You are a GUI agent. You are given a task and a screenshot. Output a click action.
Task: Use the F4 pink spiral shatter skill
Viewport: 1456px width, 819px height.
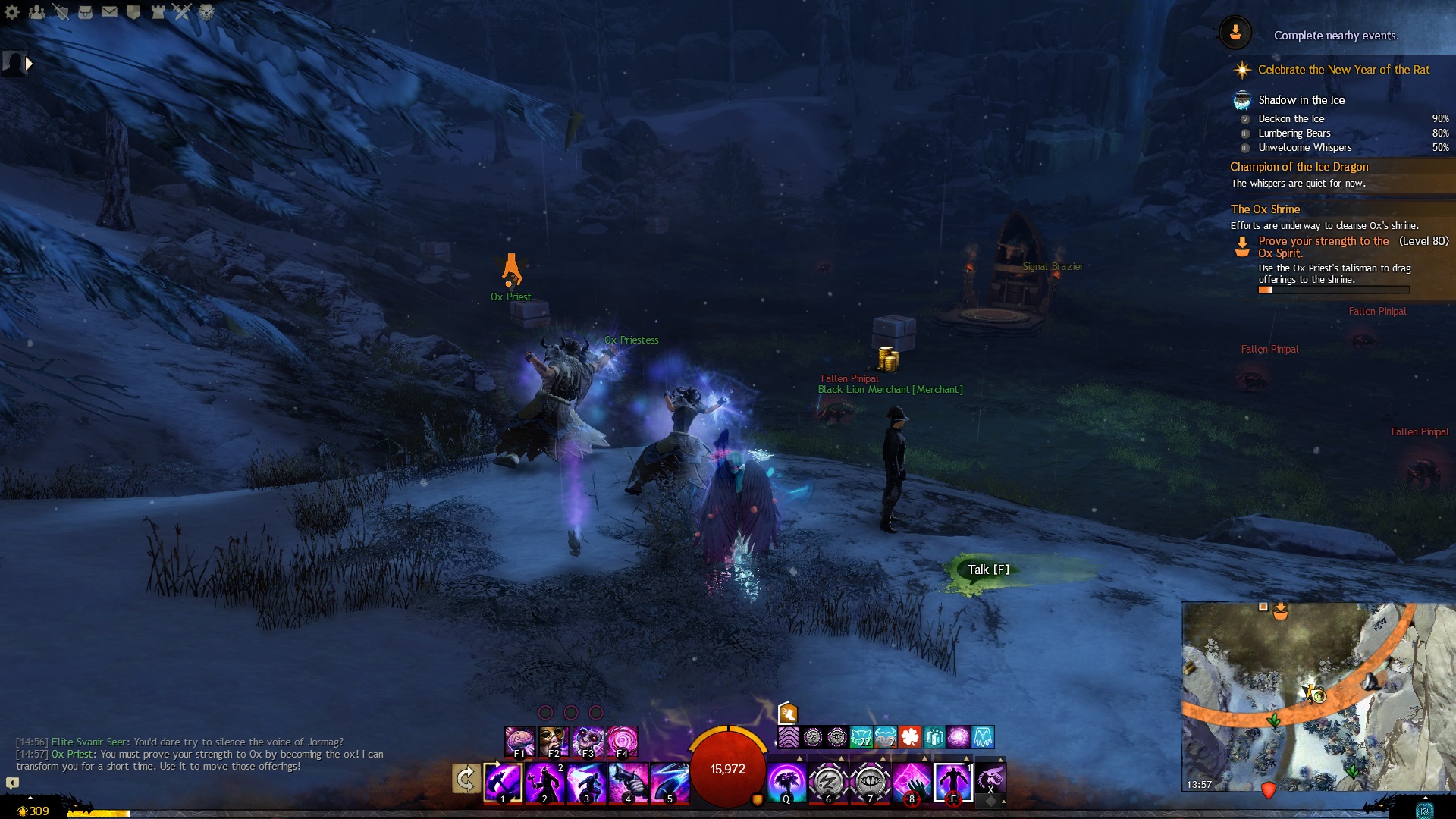622,741
